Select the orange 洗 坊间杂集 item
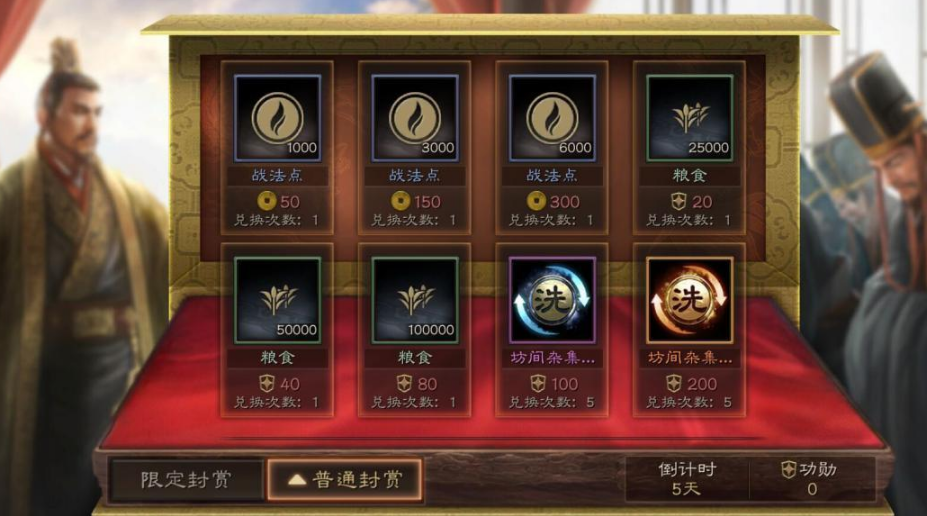The image size is (927, 516). click(689, 300)
